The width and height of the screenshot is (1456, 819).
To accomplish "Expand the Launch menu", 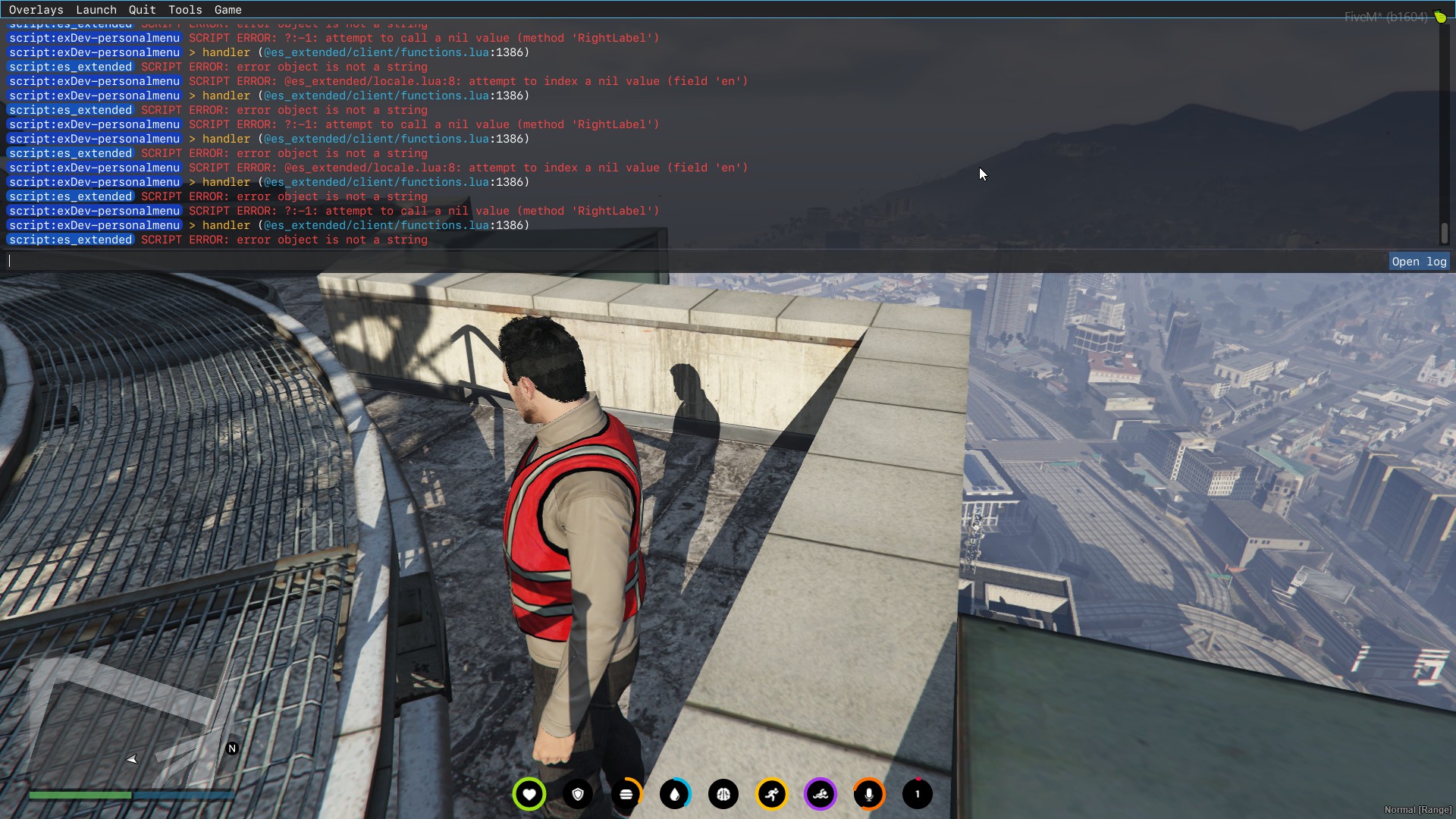I will point(96,9).
